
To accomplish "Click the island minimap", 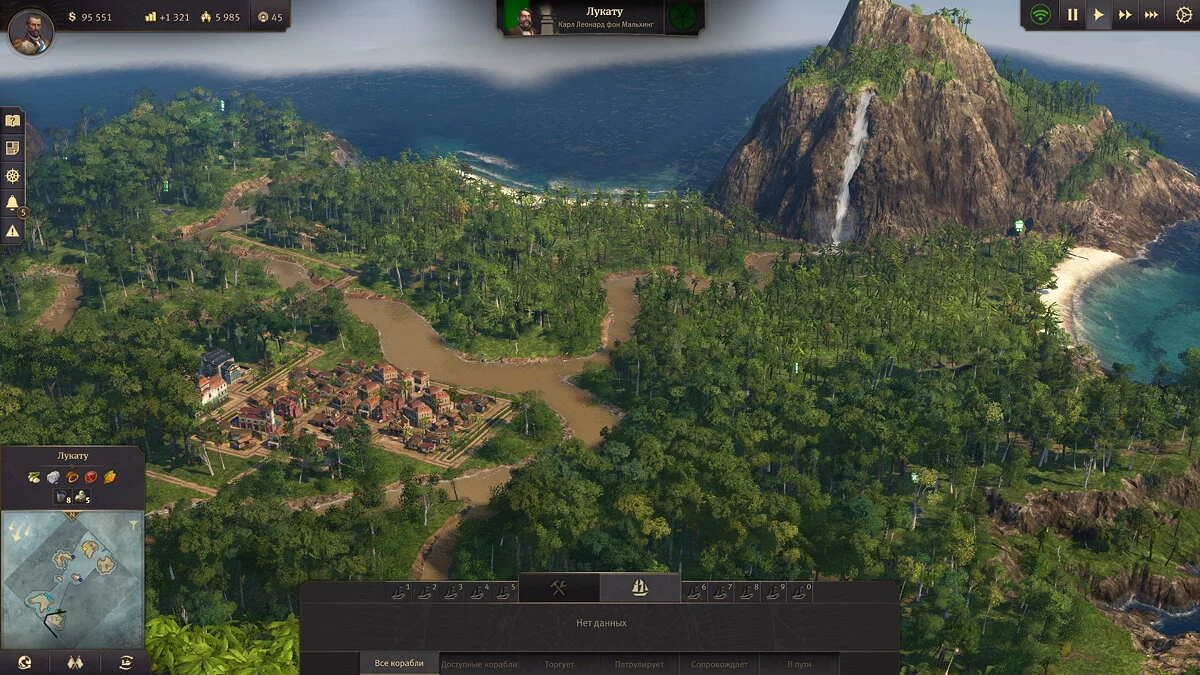I will [72, 578].
